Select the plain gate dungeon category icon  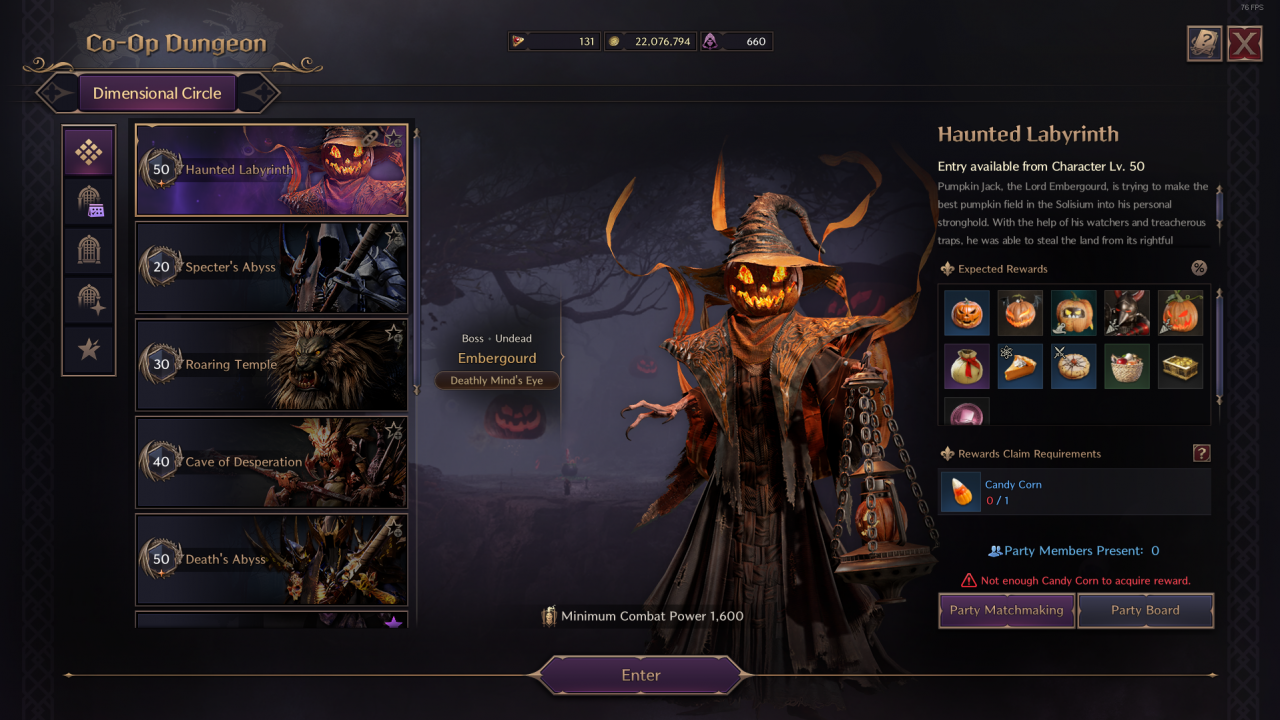tap(88, 251)
